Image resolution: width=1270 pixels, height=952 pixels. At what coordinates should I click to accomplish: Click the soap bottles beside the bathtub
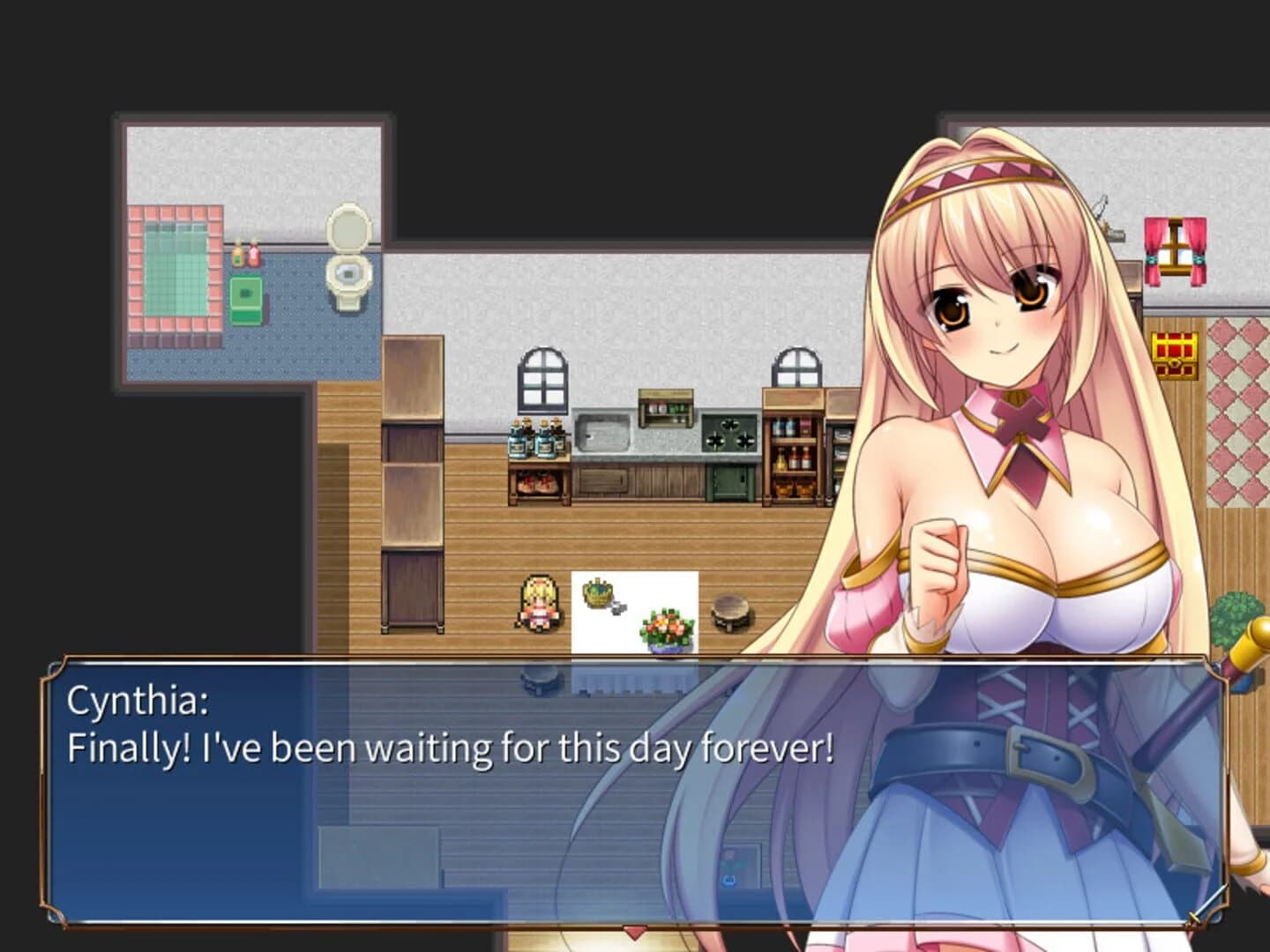pos(246,254)
